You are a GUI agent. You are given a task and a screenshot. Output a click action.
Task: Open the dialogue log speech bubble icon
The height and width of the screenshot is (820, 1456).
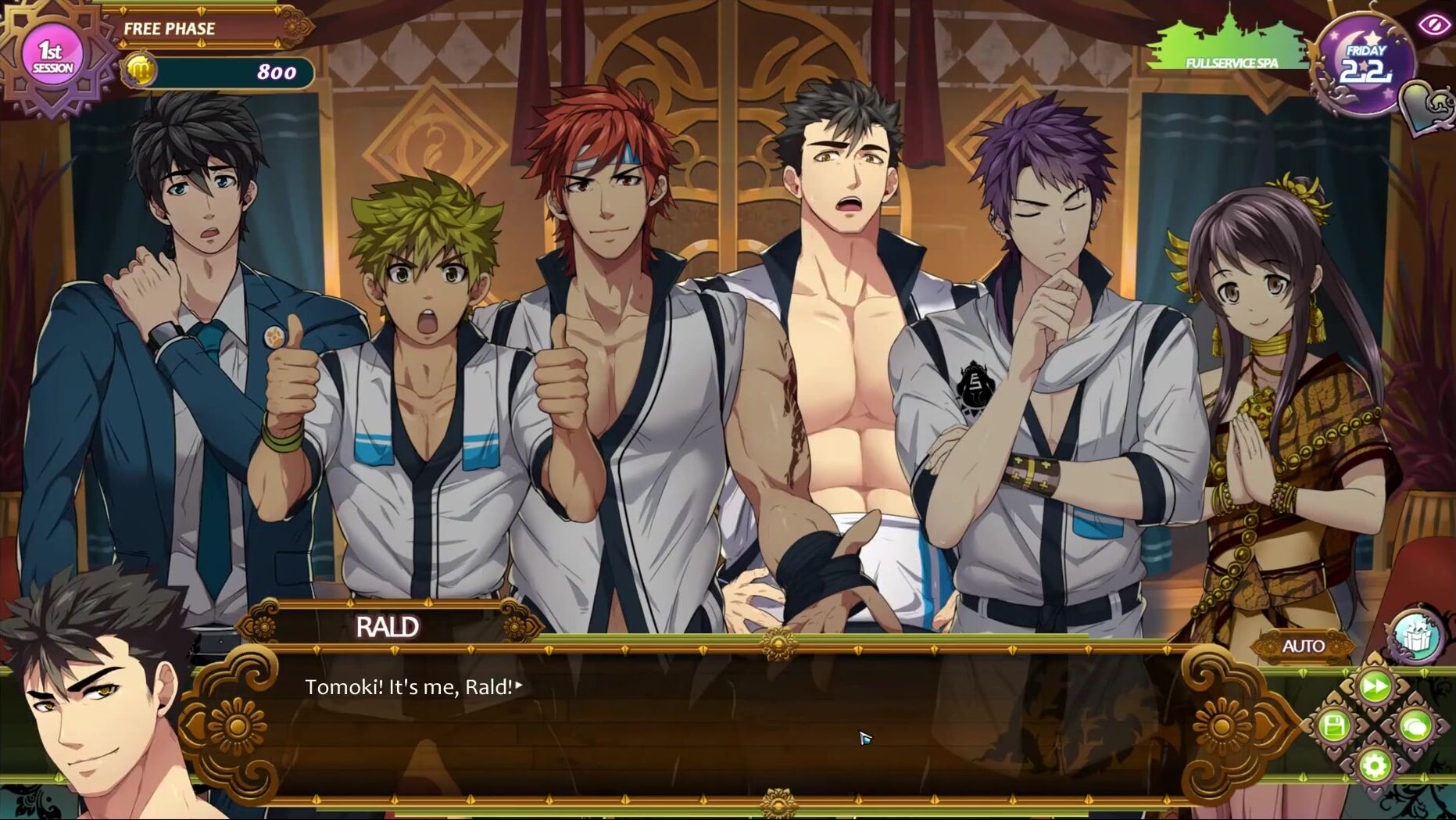[1415, 726]
